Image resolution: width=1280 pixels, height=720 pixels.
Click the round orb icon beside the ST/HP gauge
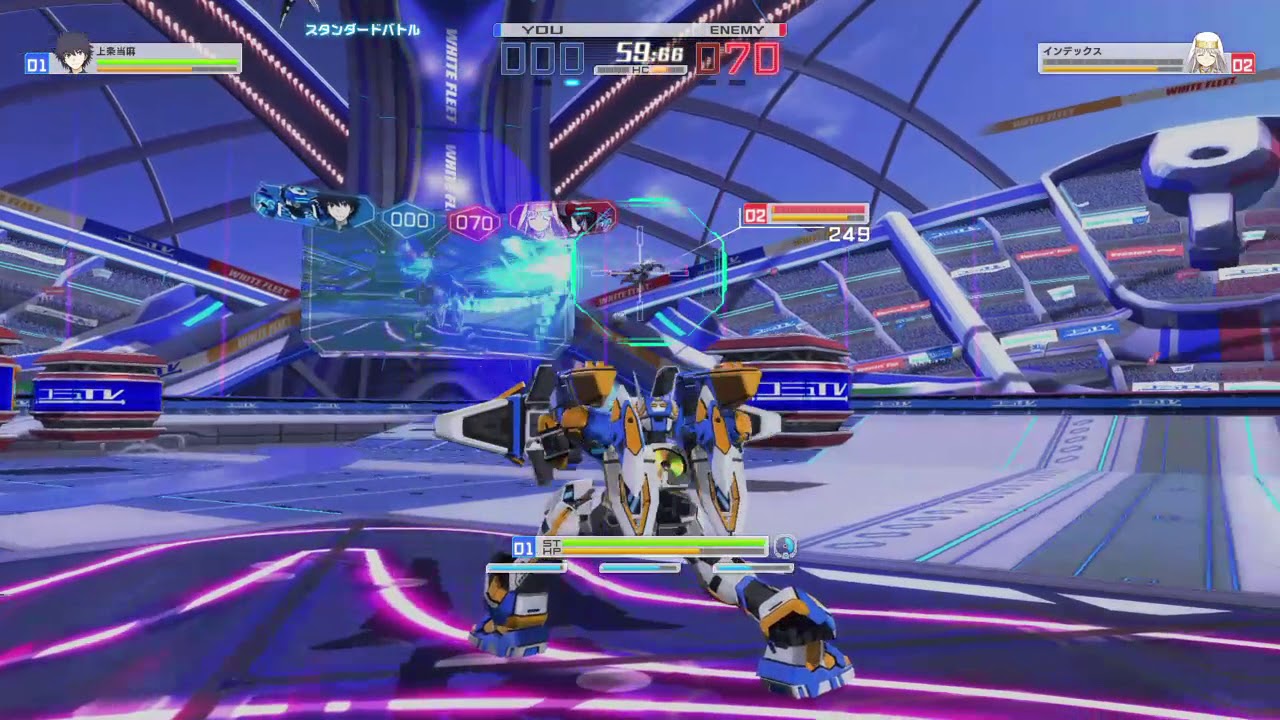785,546
